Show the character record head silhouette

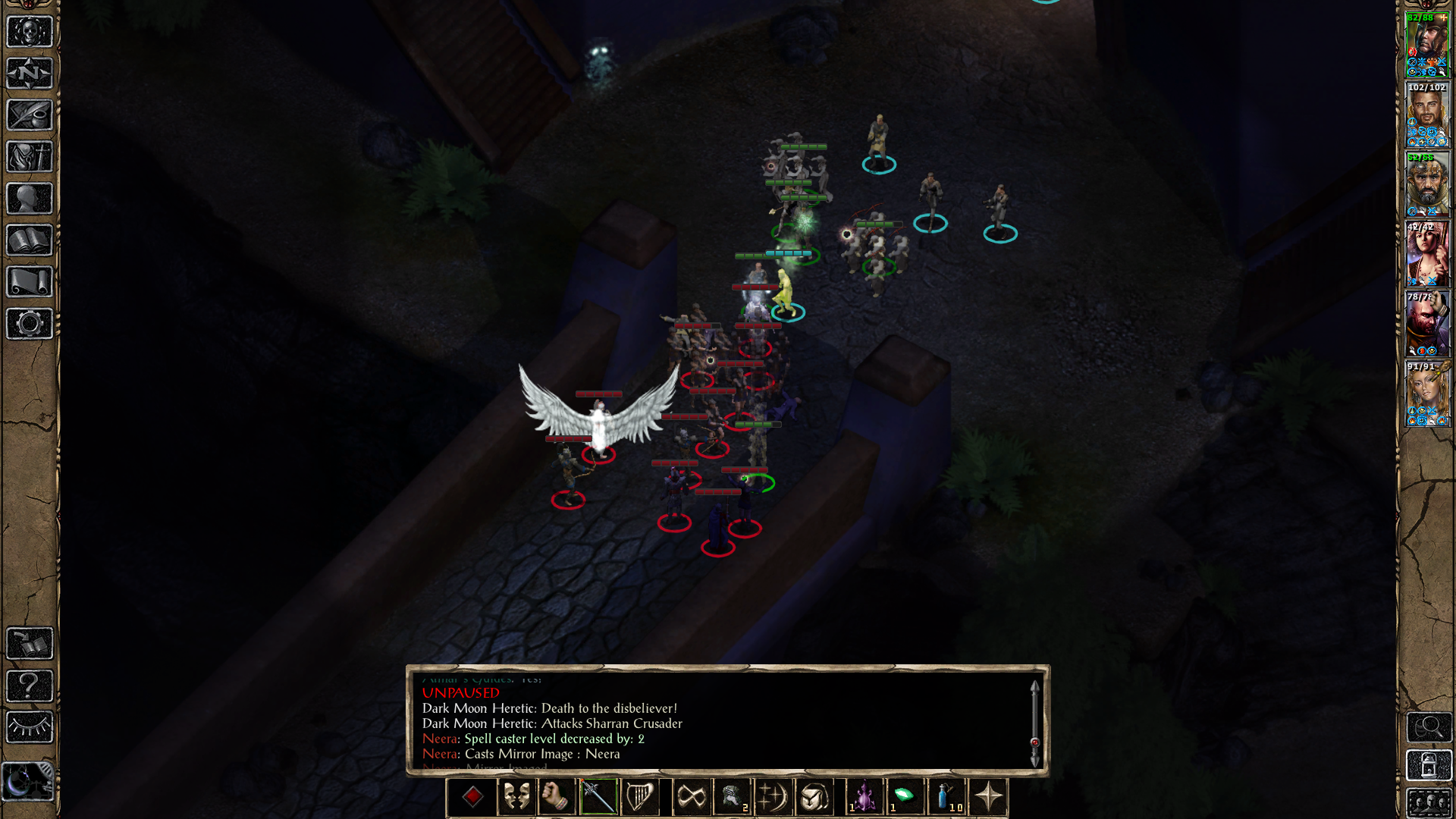30,199
